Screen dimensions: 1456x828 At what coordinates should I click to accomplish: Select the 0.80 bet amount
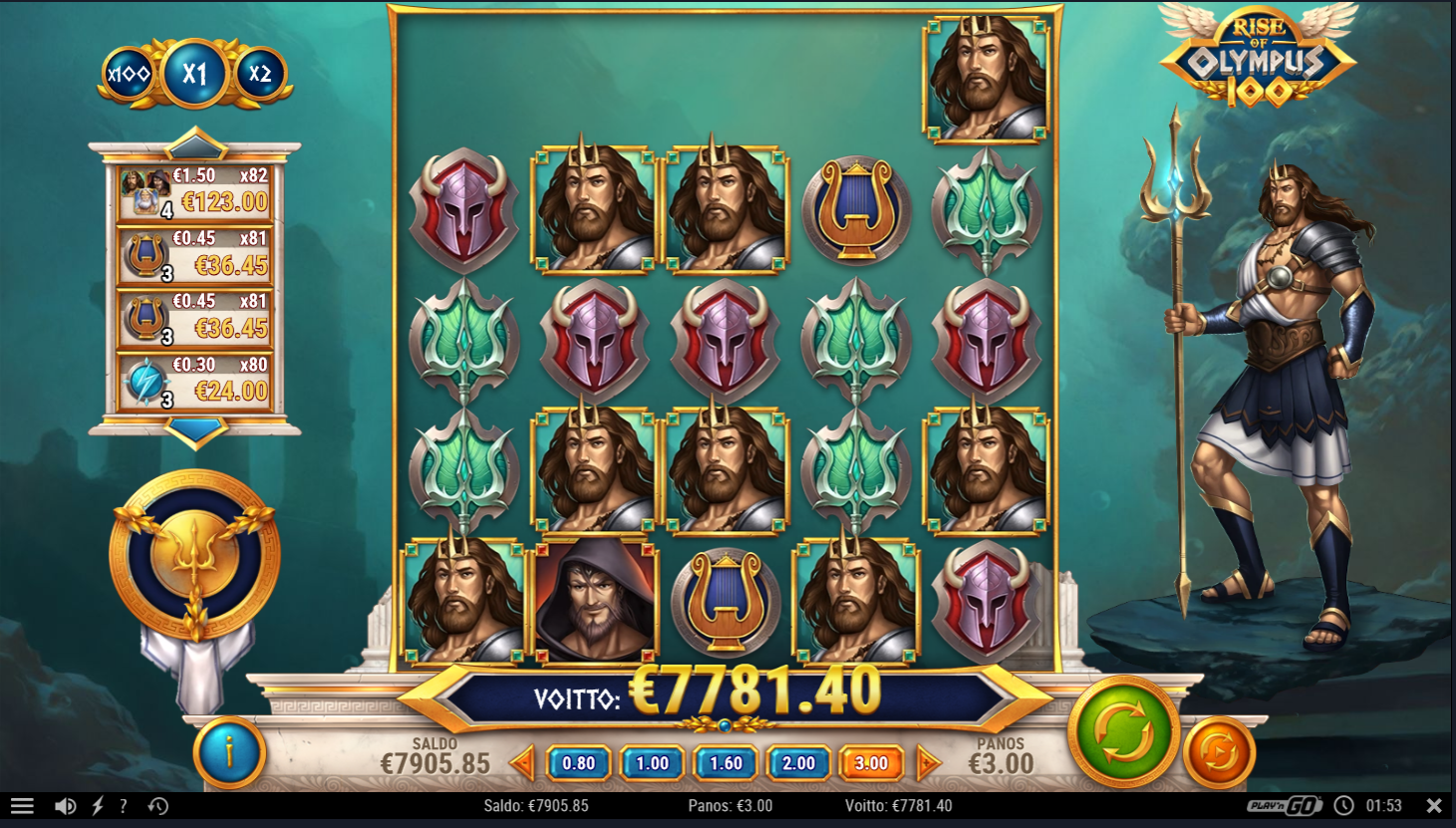click(579, 763)
